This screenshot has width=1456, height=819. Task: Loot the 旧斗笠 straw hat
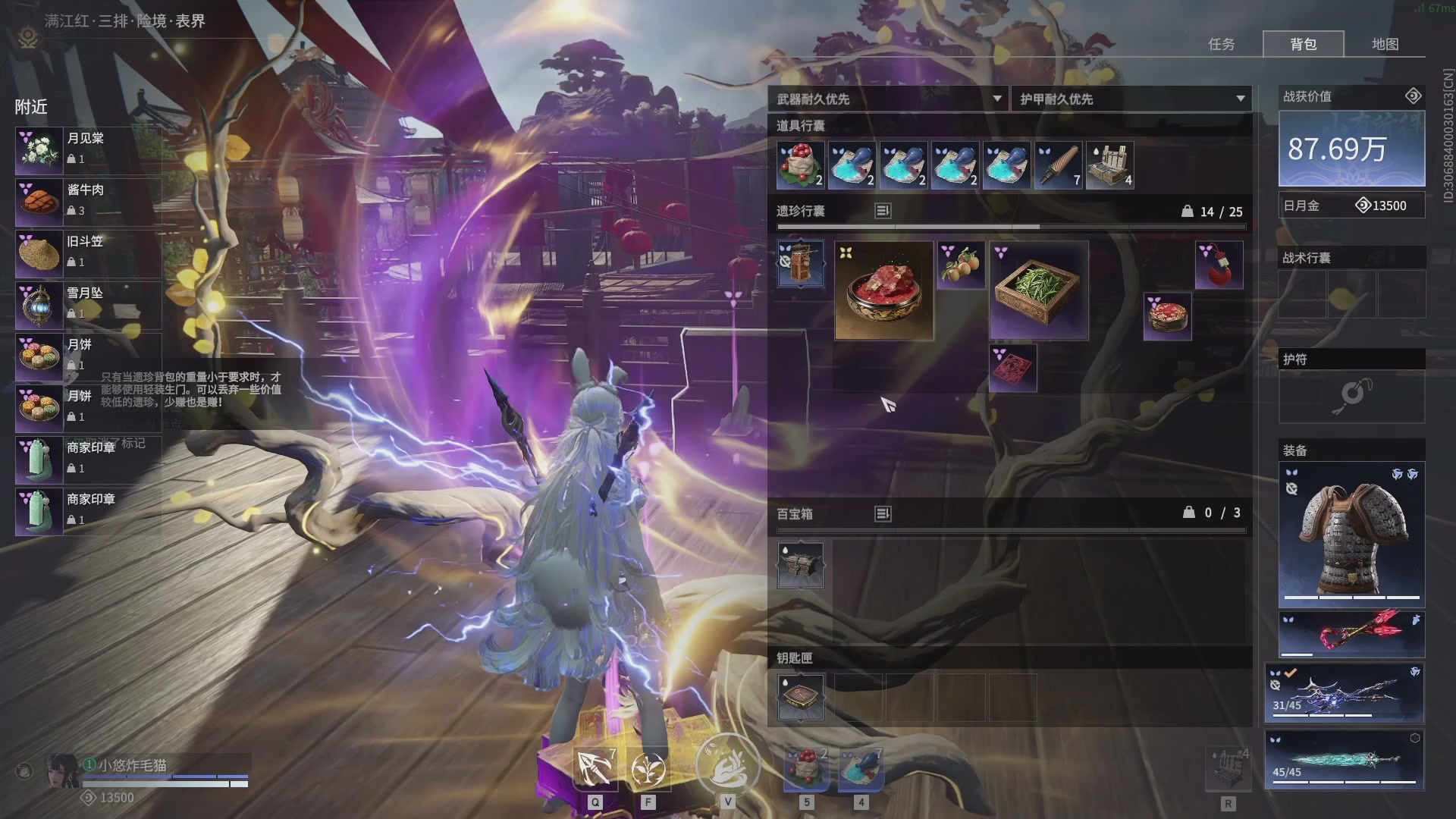87,253
